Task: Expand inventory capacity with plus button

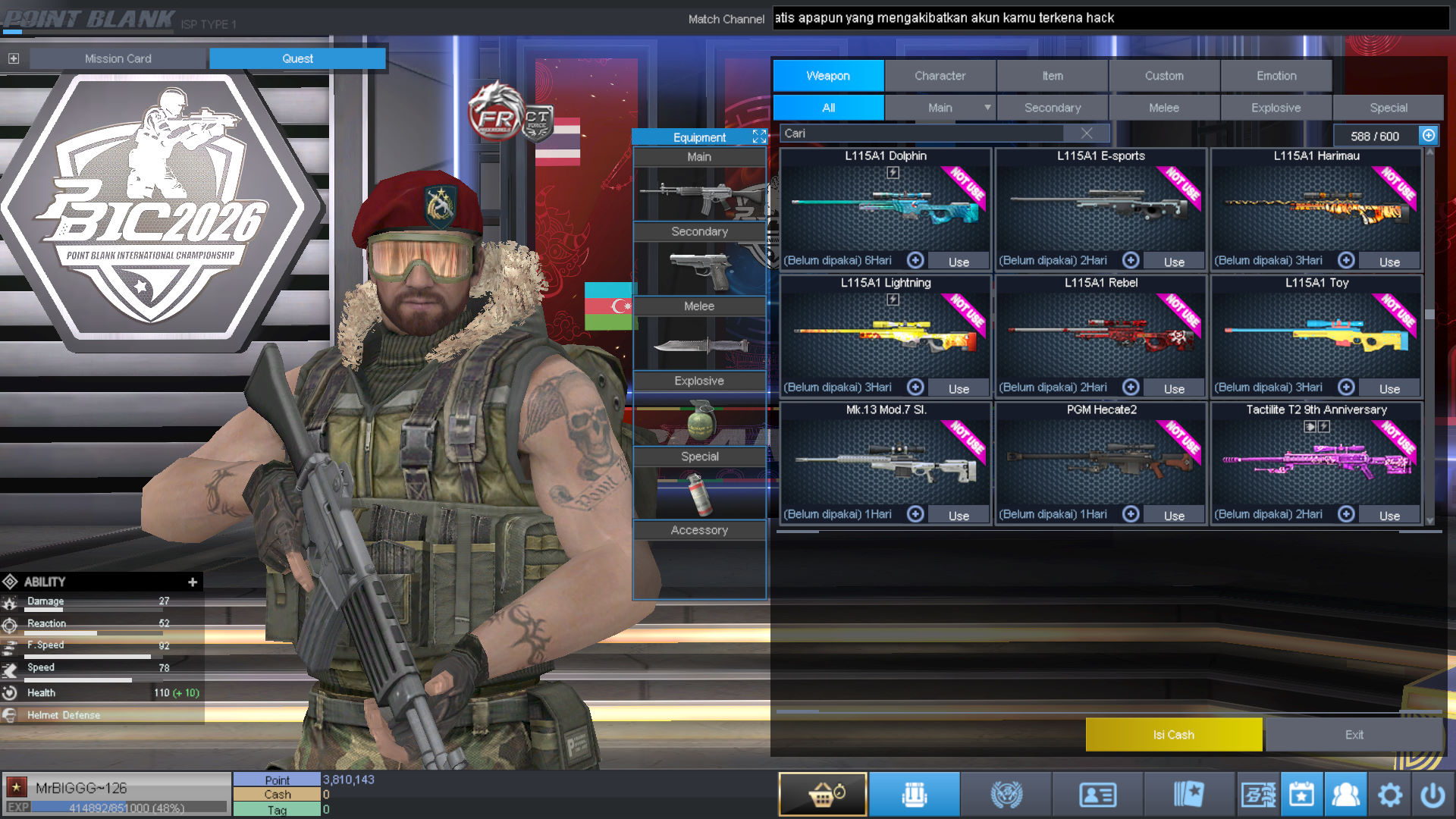Action: pyautogui.click(x=1429, y=135)
